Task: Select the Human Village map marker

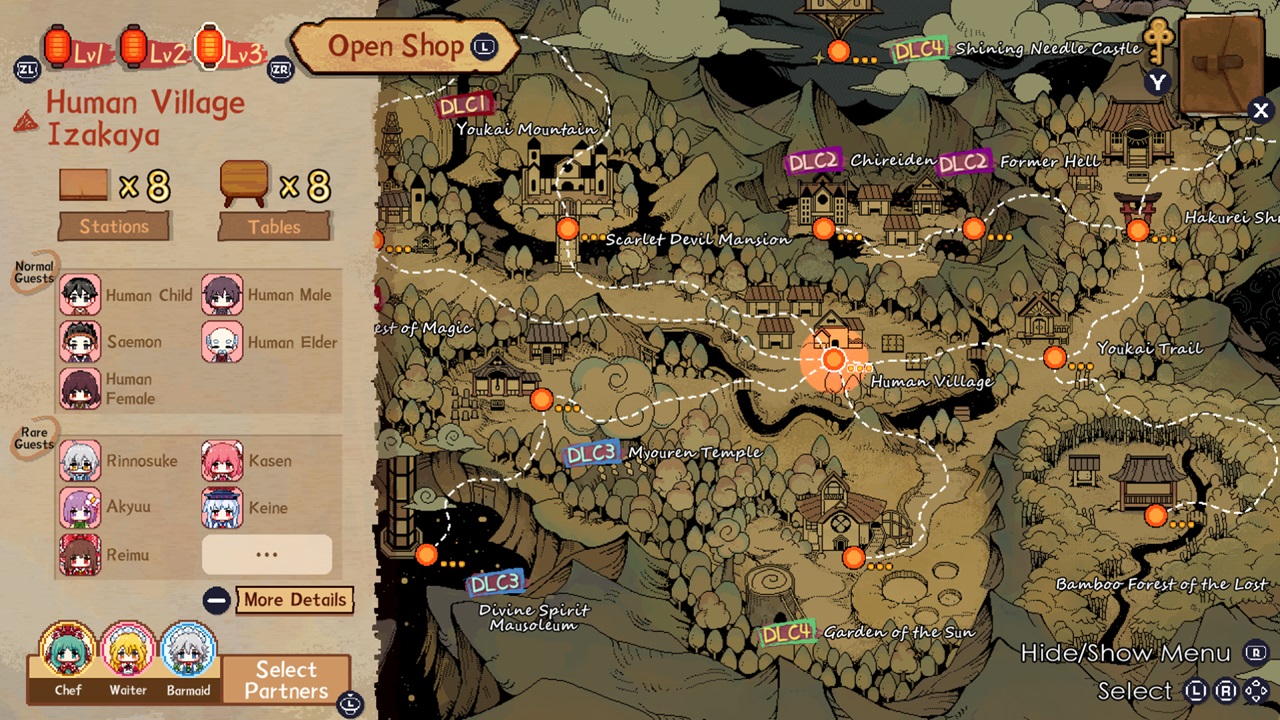Action: tap(833, 360)
